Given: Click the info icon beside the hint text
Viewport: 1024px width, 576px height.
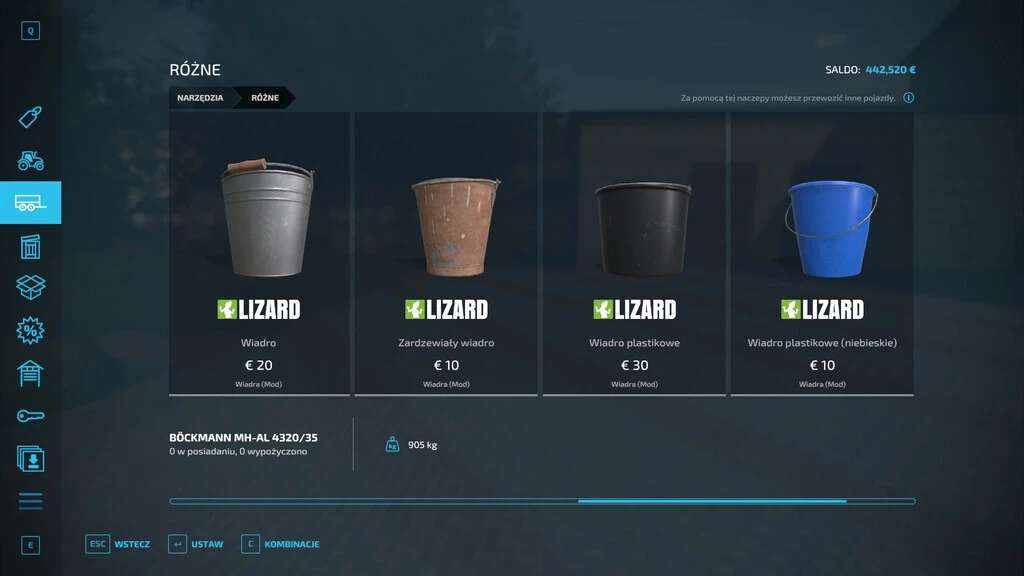Looking at the screenshot, I should tap(908, 98).
